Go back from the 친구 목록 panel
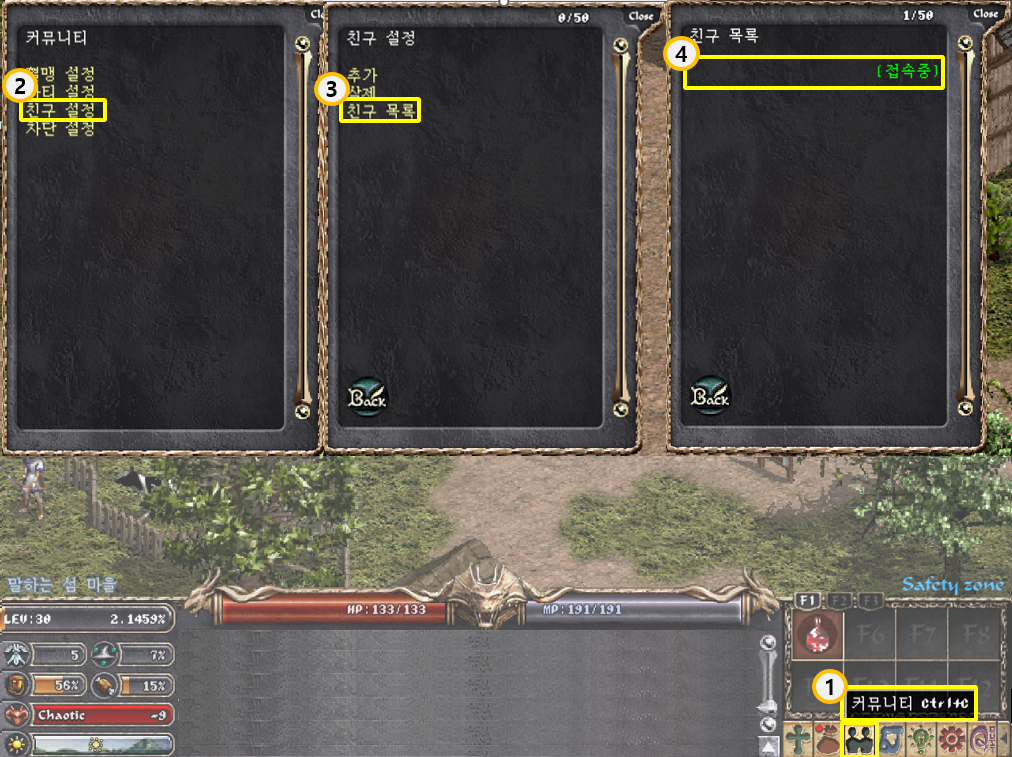The height and width of the screenshot is (757, 1012). [x=710, y=396]
